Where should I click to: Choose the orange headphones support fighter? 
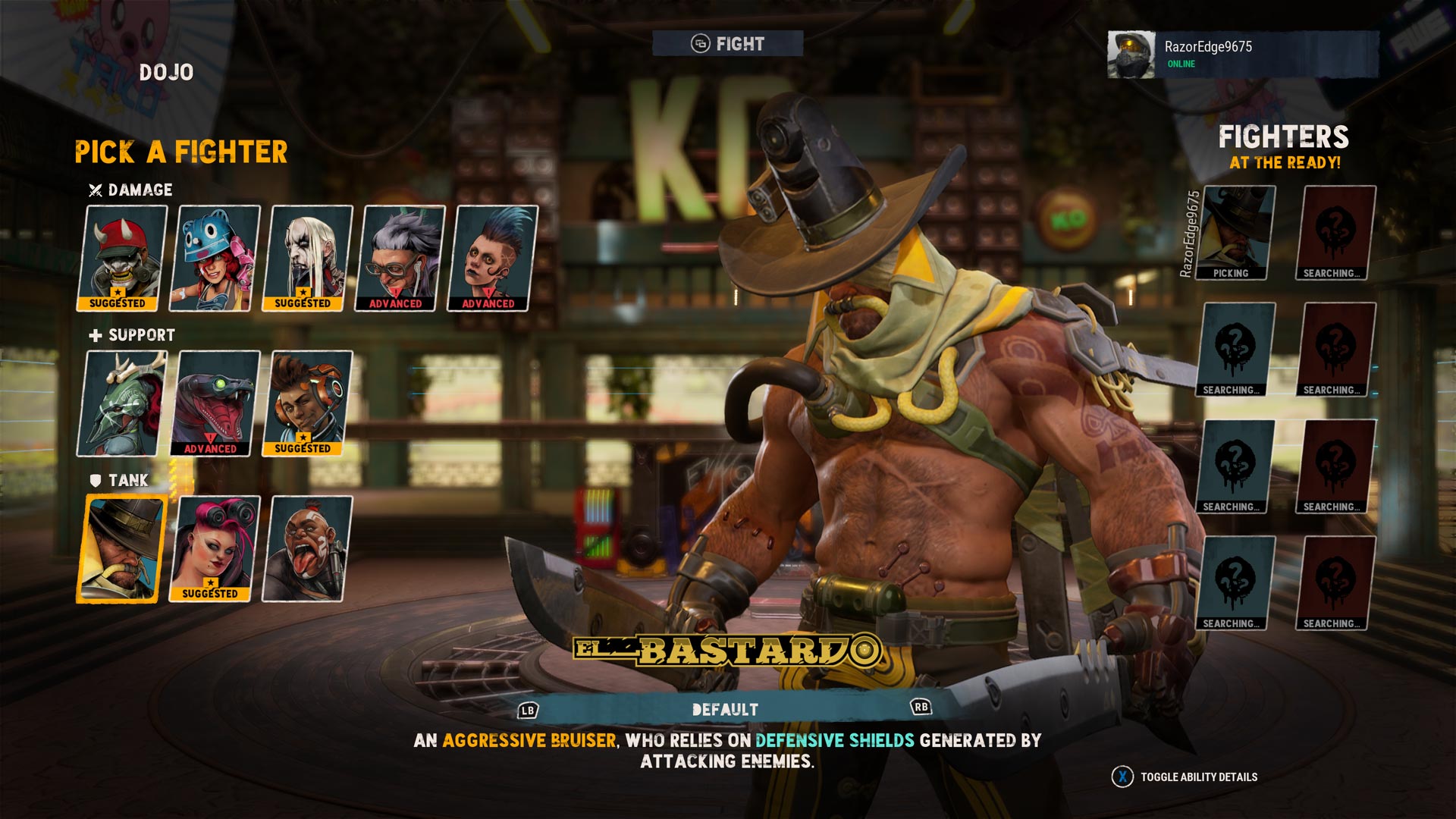click(308, 403)
